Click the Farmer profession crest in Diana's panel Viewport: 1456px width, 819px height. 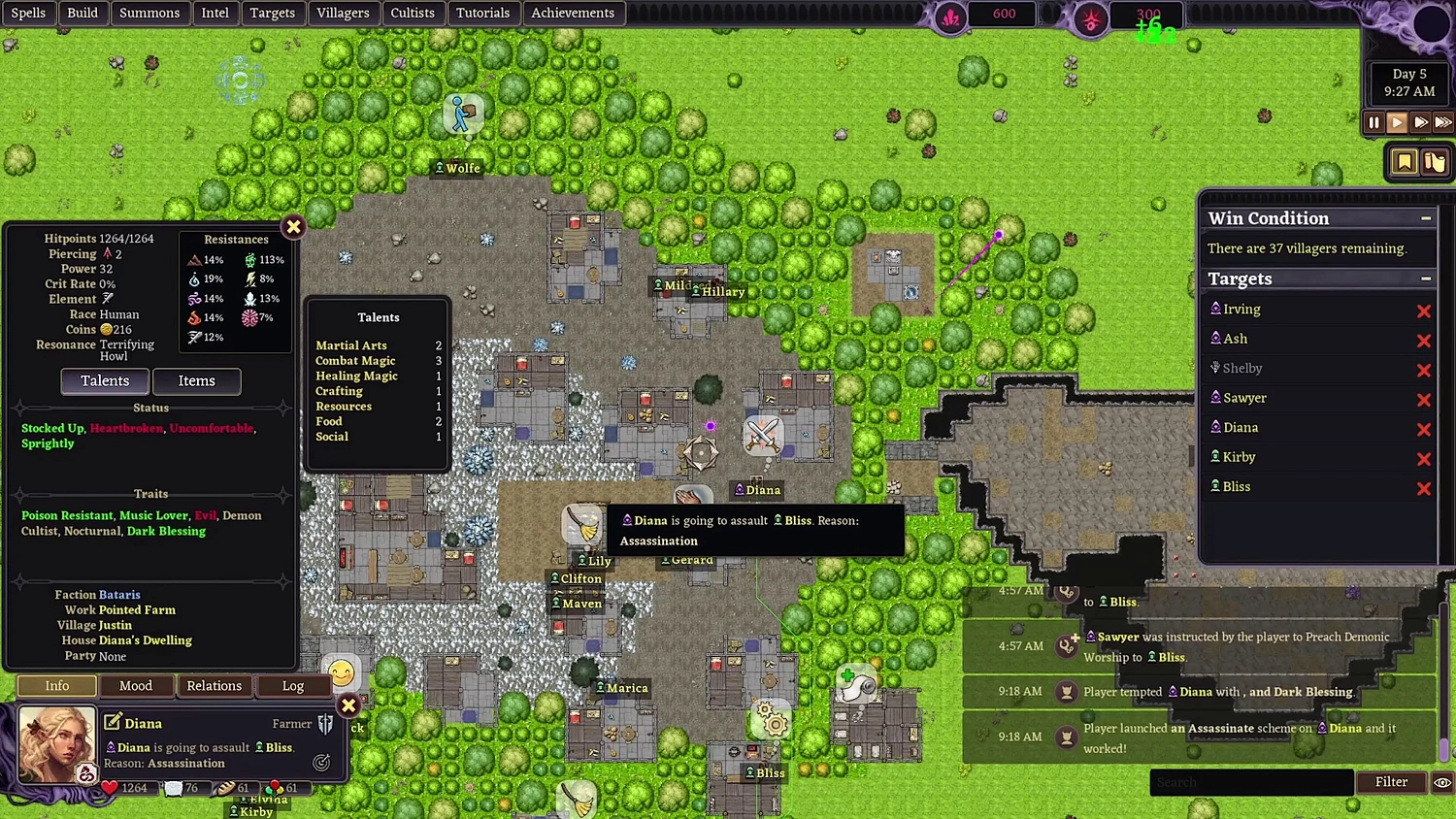point(326,724)
